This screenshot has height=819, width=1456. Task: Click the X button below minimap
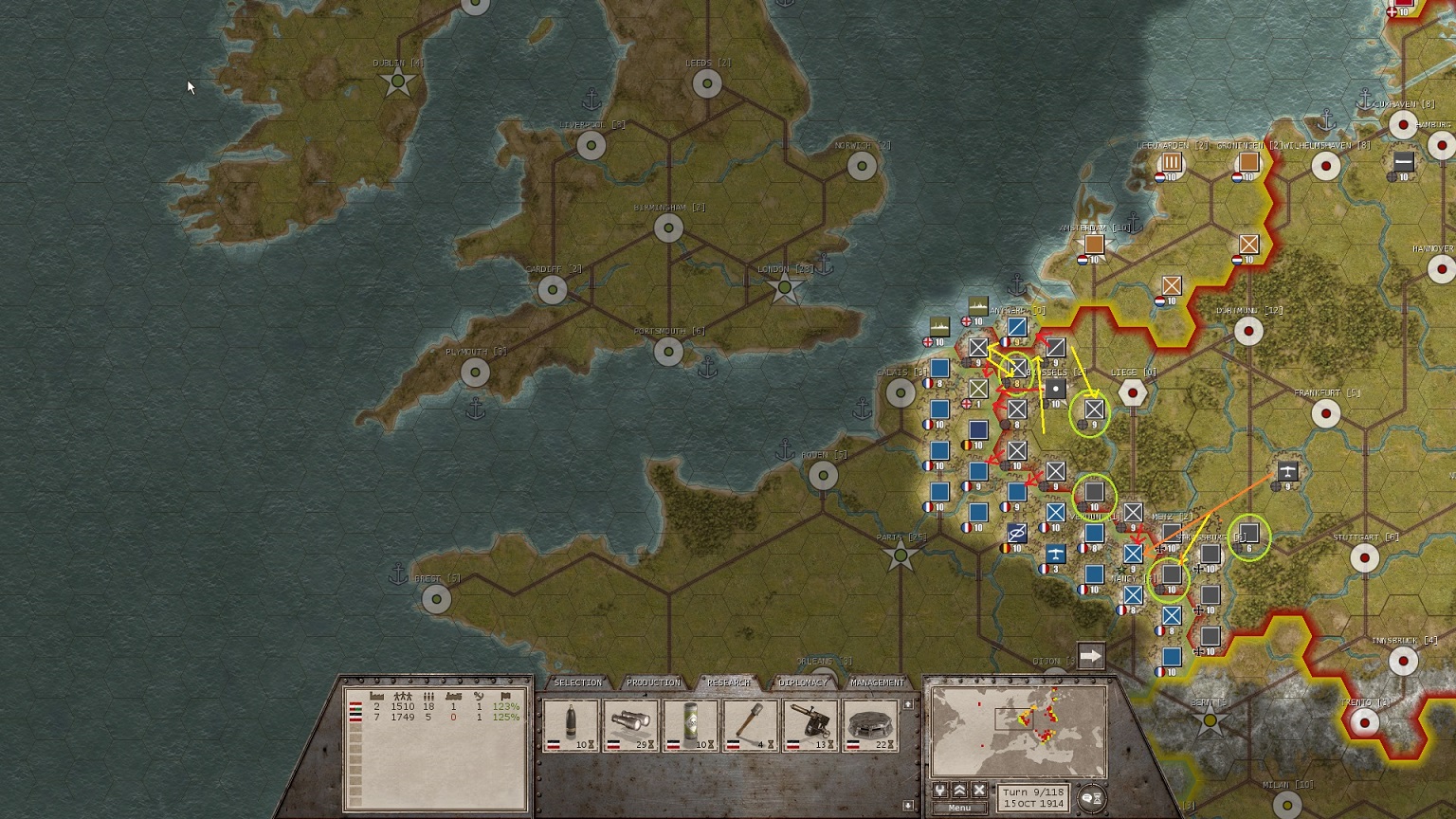pos(979,791)
